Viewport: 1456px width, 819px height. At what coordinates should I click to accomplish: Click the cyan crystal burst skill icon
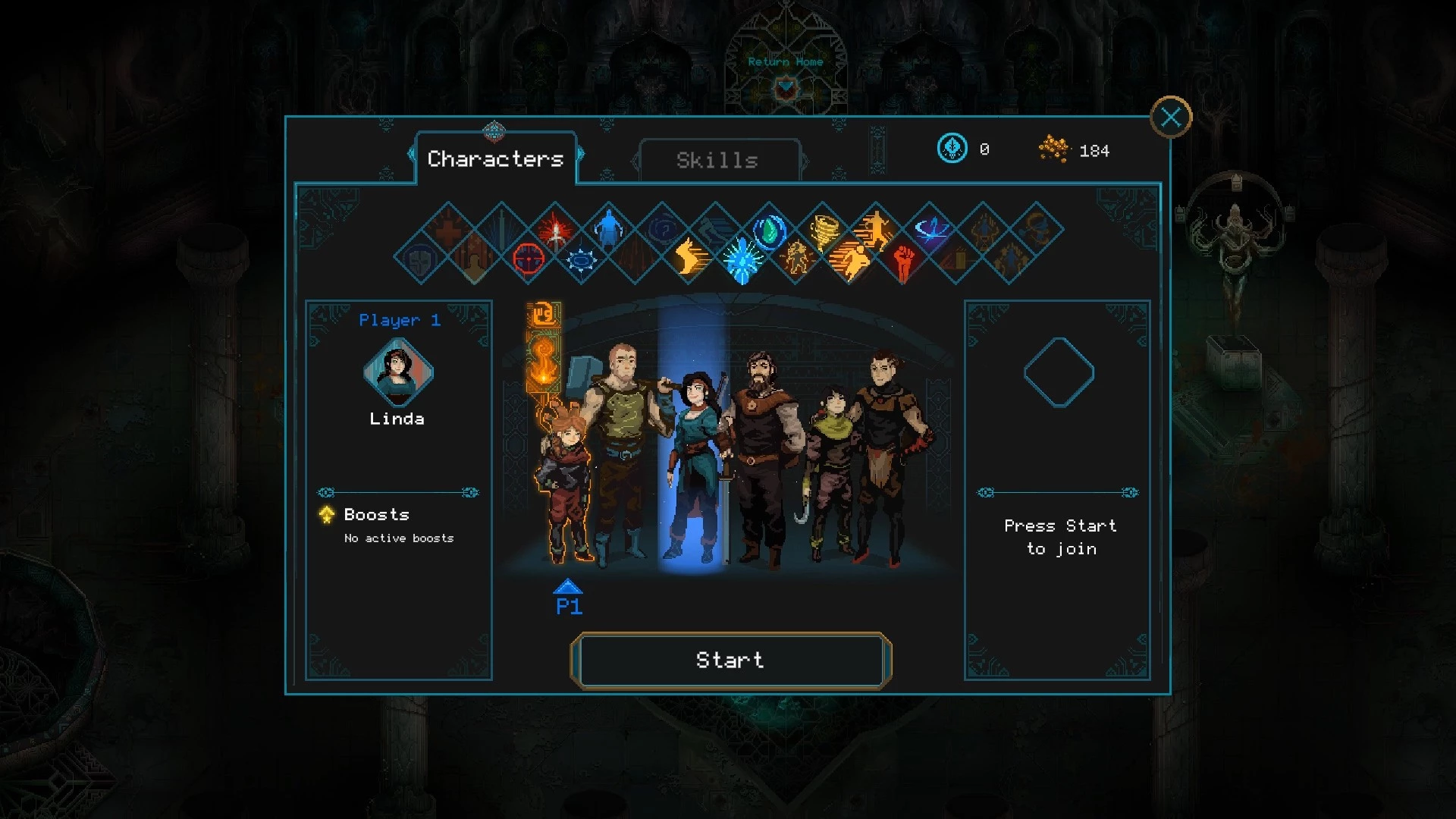coord(742,259)
